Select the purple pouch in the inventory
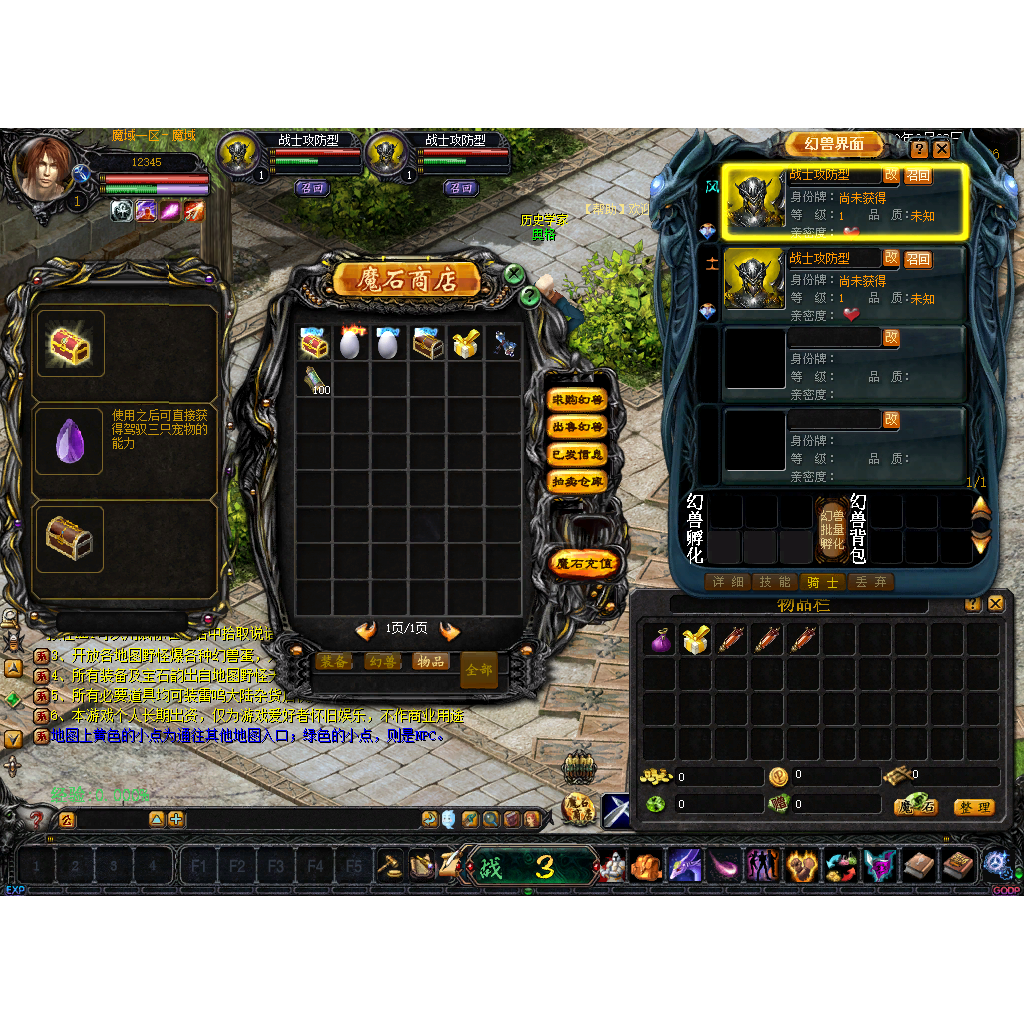The image size is (1024, 1024). pos(659,640)
